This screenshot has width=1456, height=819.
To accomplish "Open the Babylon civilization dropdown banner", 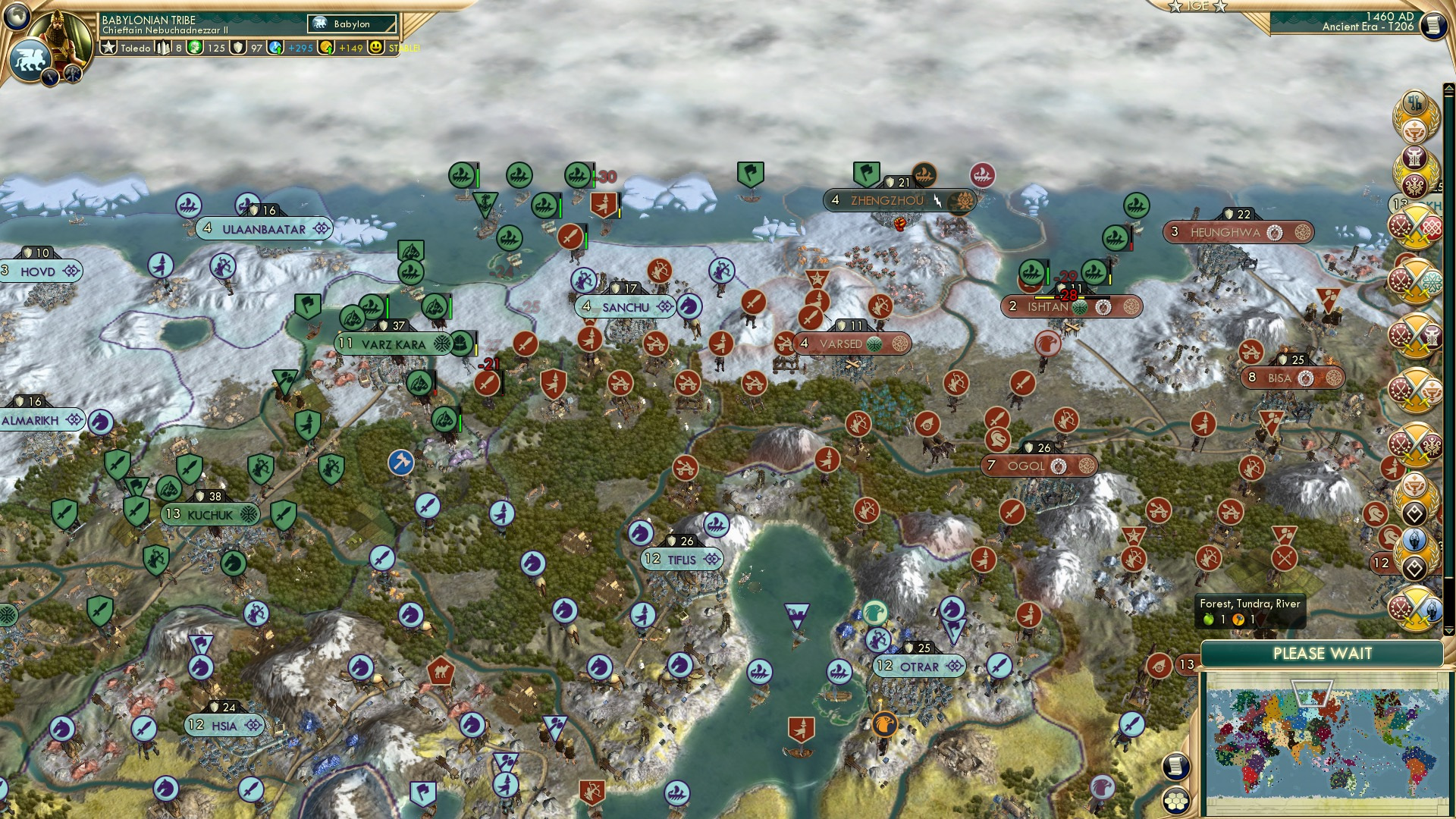I will pos(351,24).
